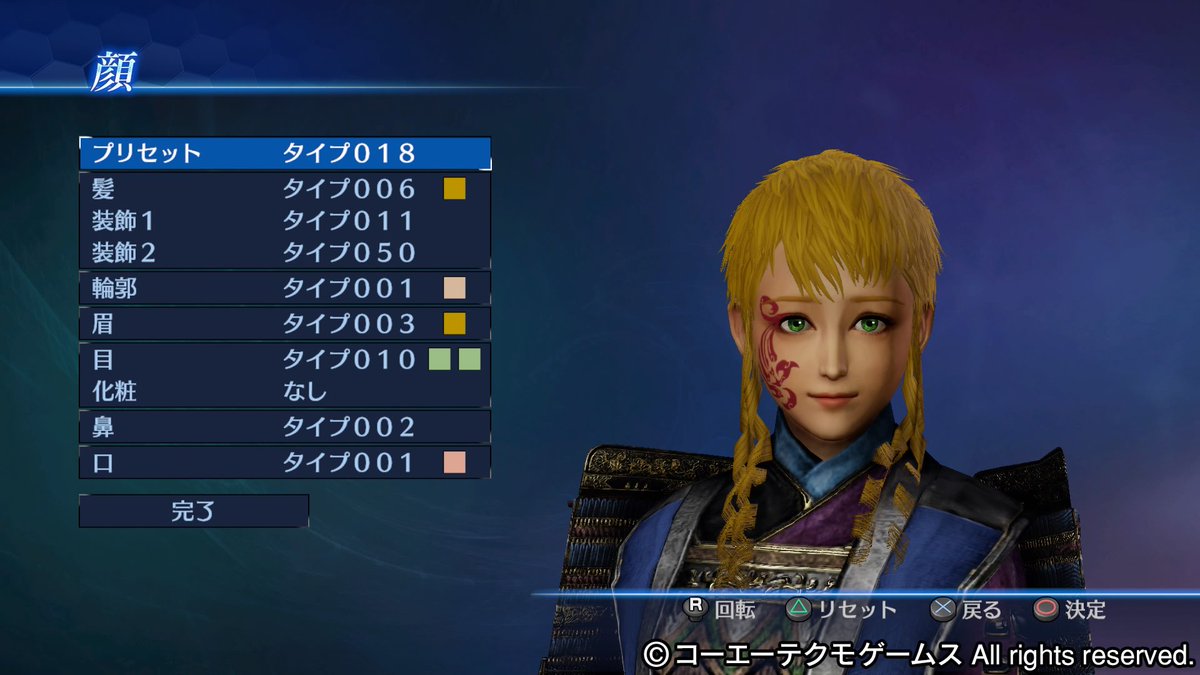Viewport: 1200px width, 675px height.
Task: Click the 完了 finish button
Action: pos(194,511)
